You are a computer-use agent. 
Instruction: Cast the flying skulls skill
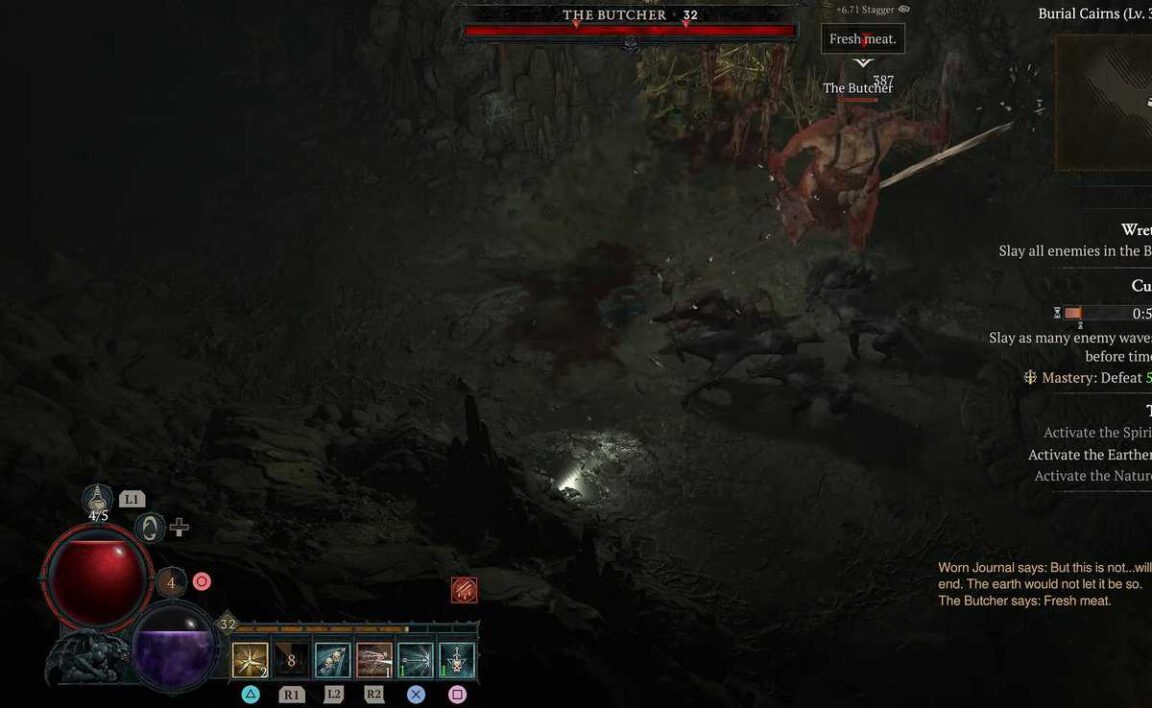[333, 660]
